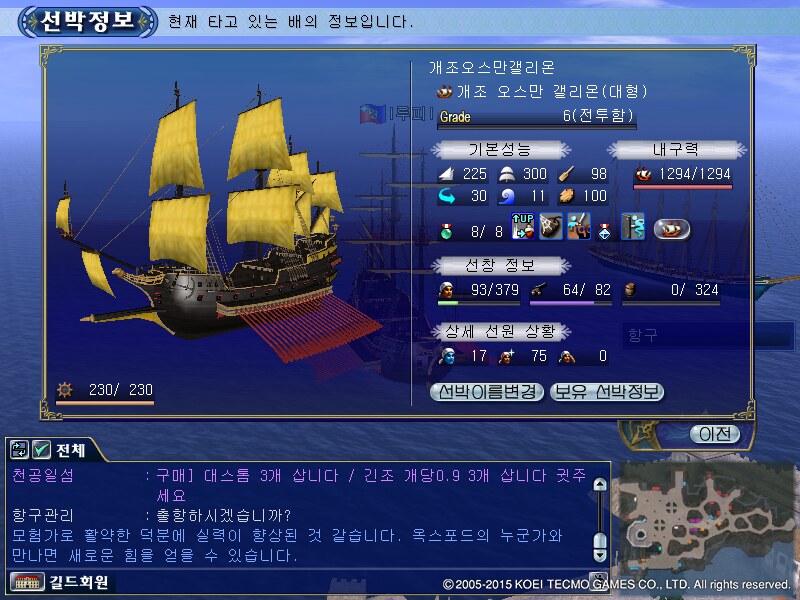Toggle the green checkmark chat filter
This screenshot has height=600, width=800.
pyautogui.click(x=42, y=451)
